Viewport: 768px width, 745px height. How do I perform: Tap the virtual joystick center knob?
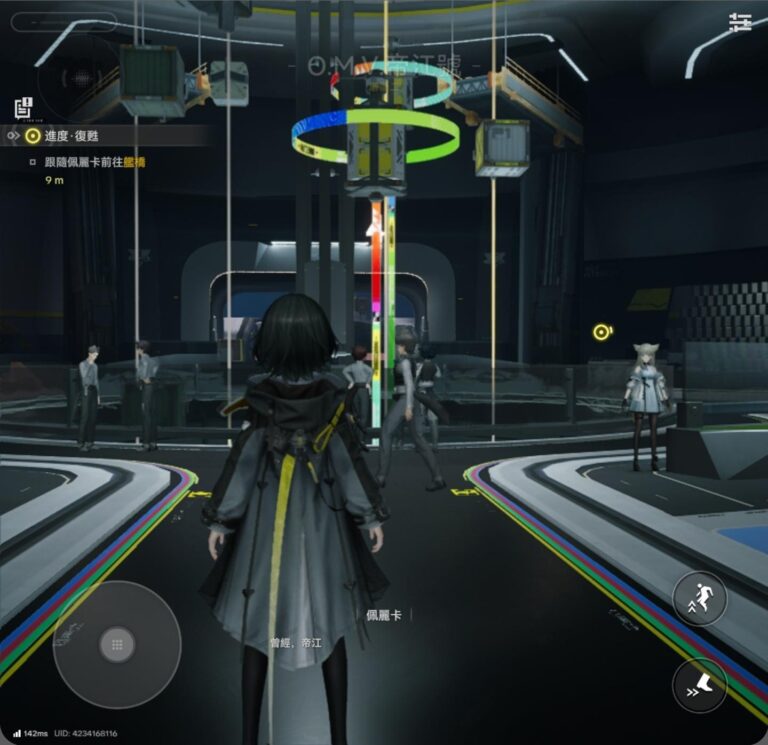tap(117, 645)
